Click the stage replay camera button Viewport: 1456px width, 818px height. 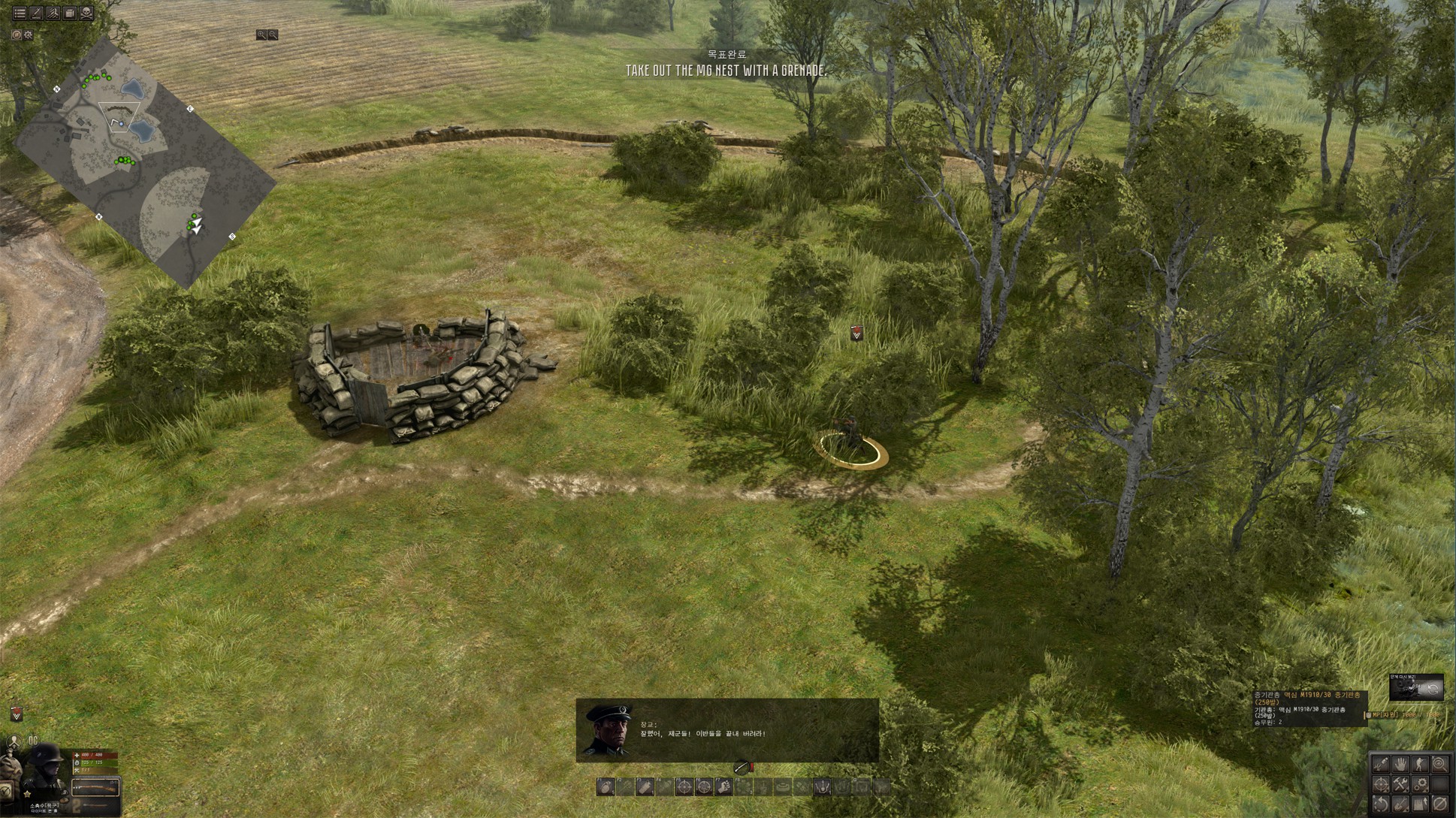click(x=1416, y=687)
